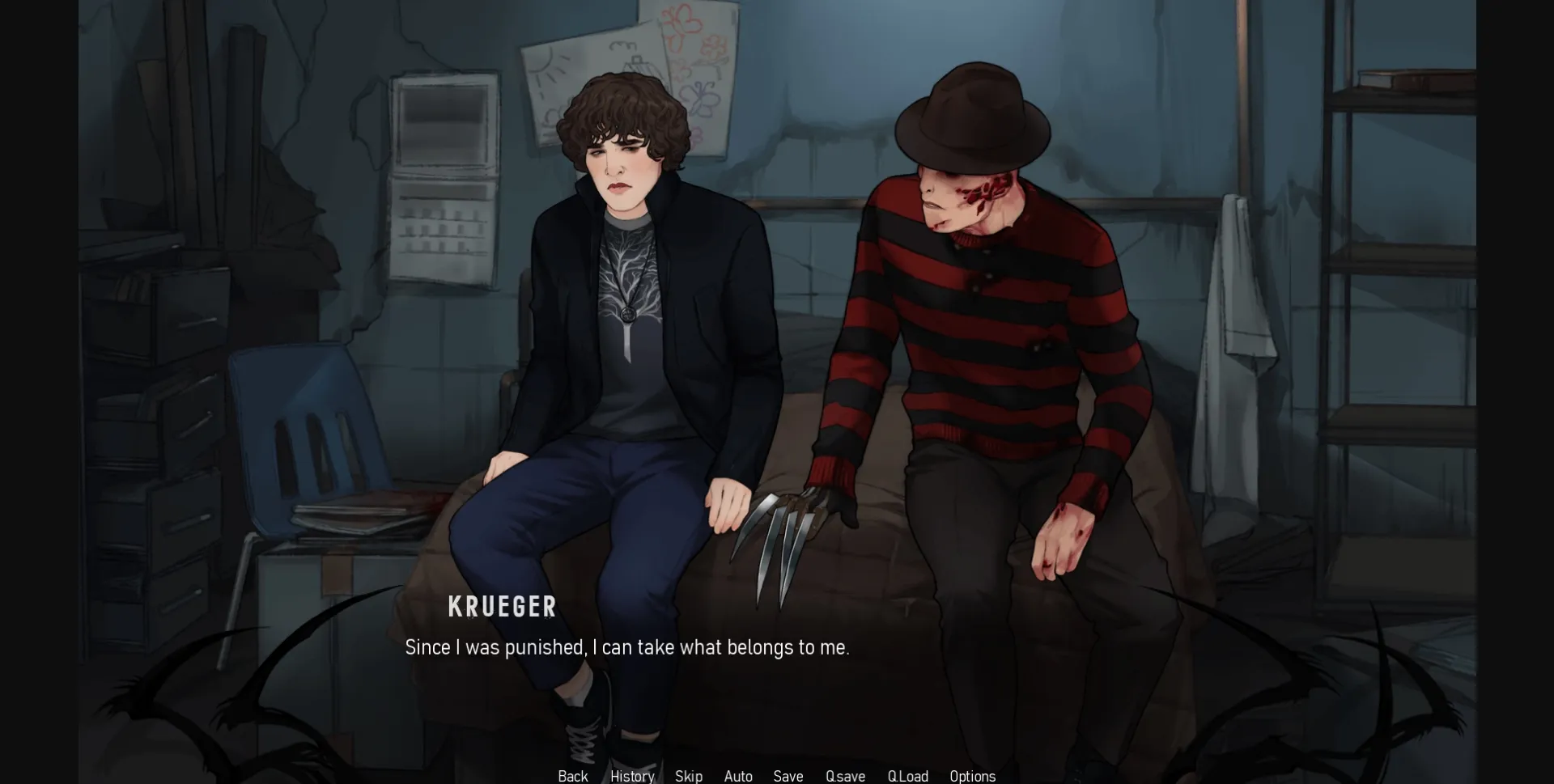Click the KRUEGER name label

(x=502, y=607)
